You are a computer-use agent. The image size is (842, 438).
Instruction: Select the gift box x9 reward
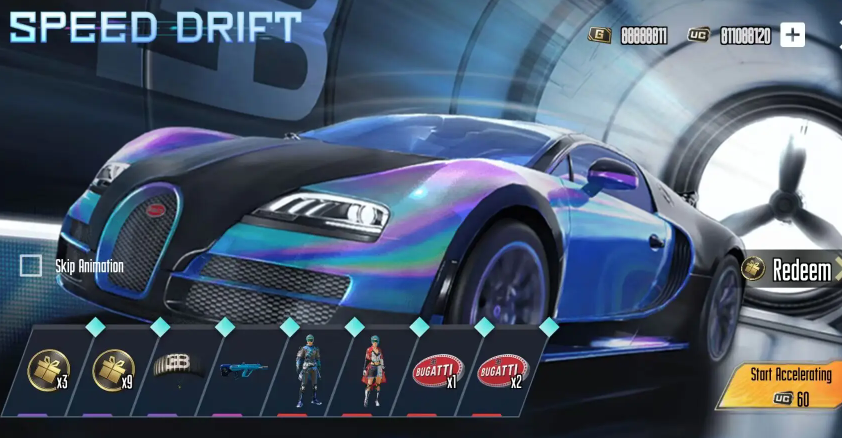point(113,370)
